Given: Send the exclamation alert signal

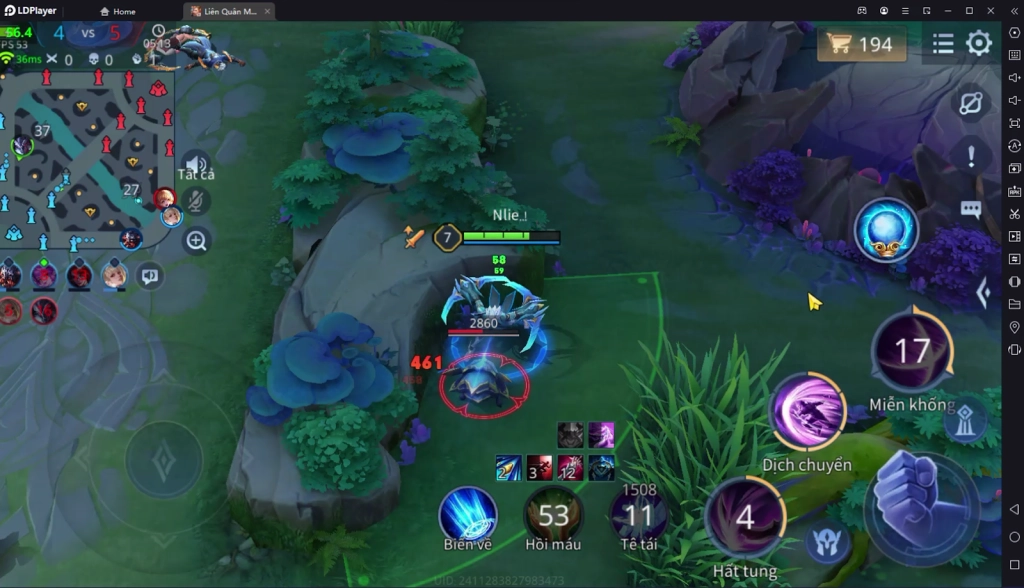Looking at the screenshot, I should [970, 156].
